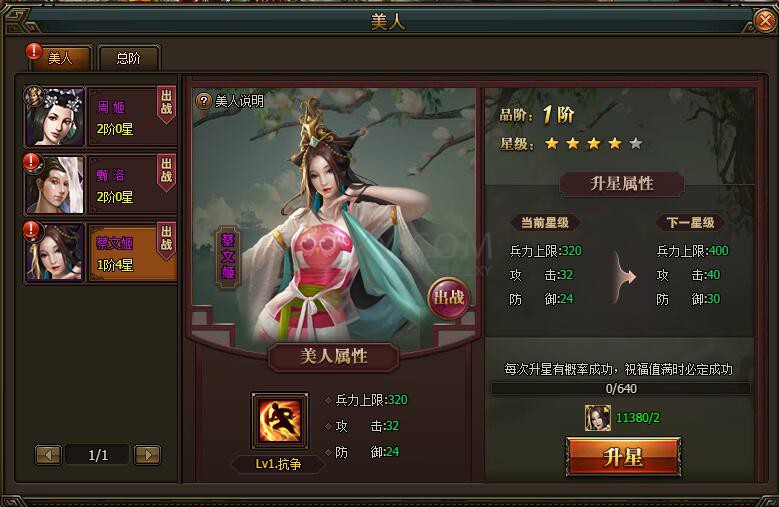This screenshot has width=779, height=507.
Task: Switch to the 美人 tab
Action: point(61,58)
